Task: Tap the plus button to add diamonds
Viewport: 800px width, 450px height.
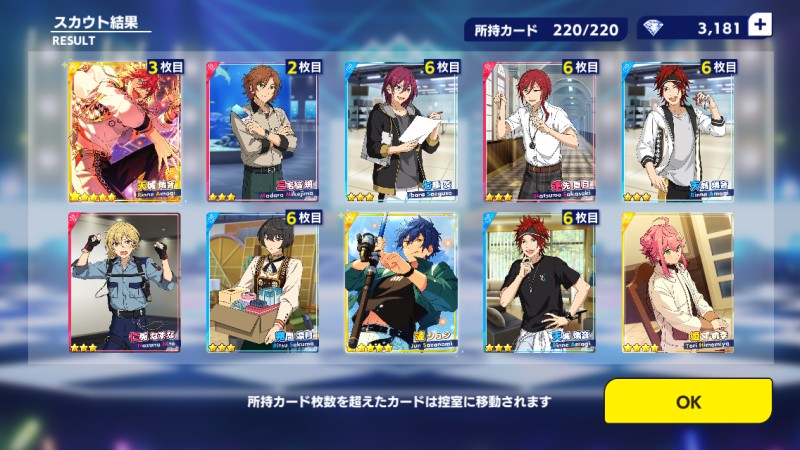Action: click(x=761, y=28)
